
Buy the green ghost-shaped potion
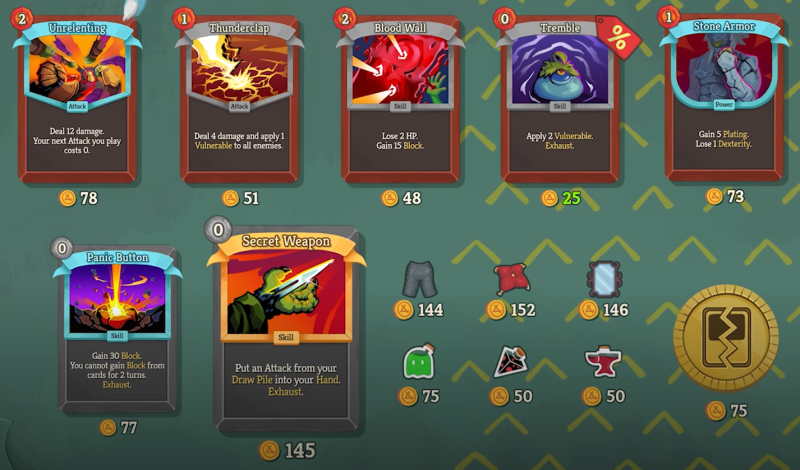click(x=419, y=361)
